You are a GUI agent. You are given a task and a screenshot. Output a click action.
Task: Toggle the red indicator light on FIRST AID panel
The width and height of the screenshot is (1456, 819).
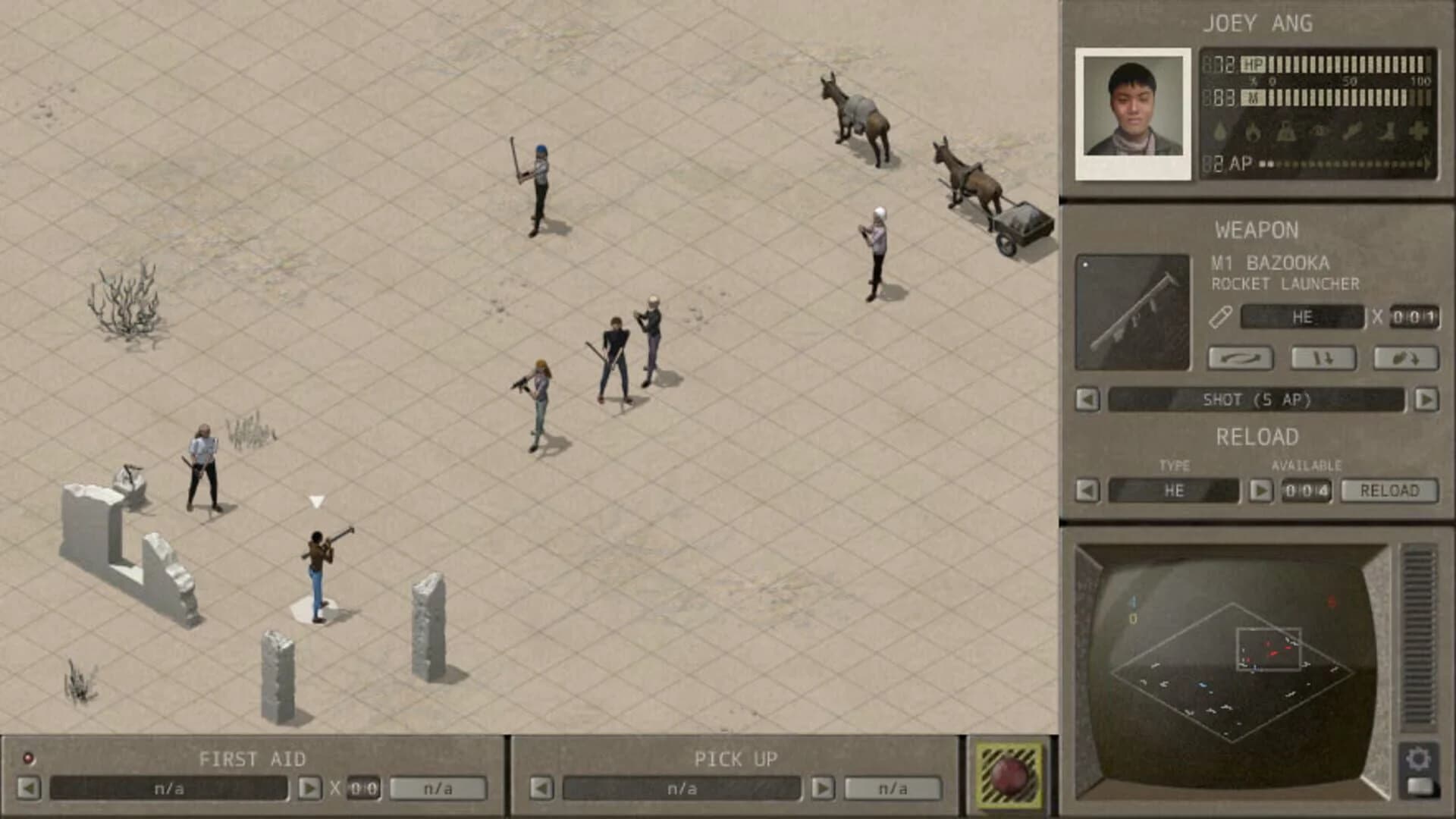30,756
